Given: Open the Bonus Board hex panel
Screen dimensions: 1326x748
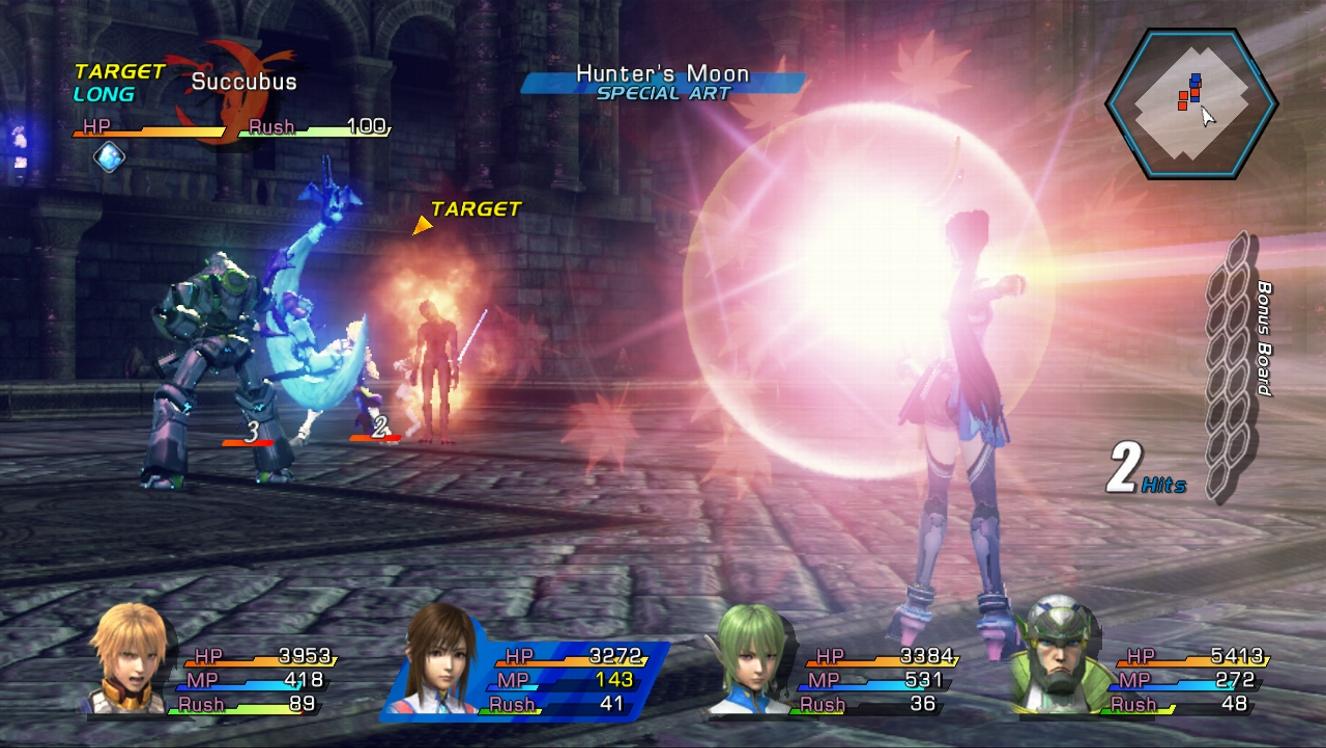Looking at the screenshot, I should click(1230, 366).
